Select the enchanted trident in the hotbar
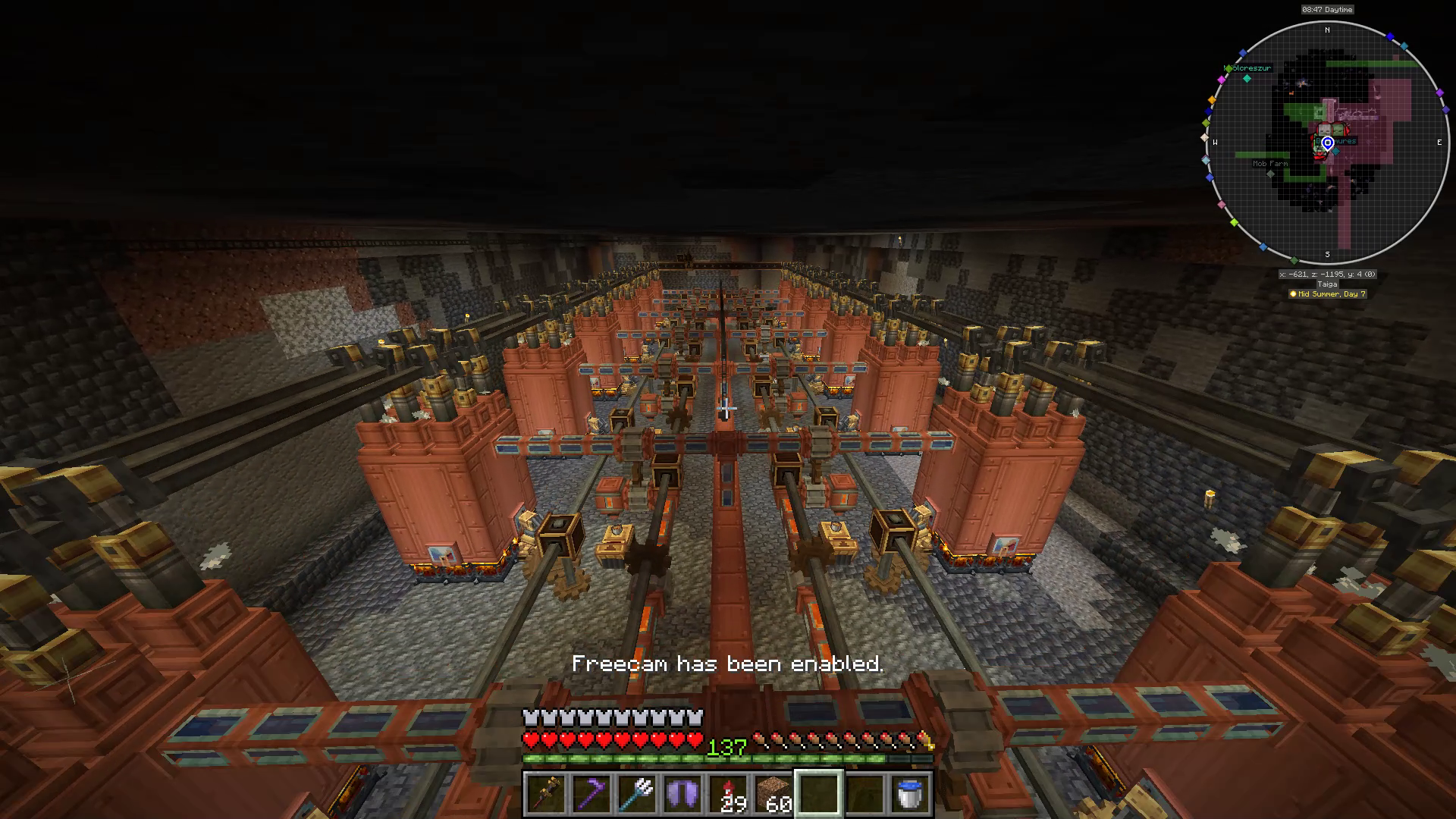 click(635, 793)
